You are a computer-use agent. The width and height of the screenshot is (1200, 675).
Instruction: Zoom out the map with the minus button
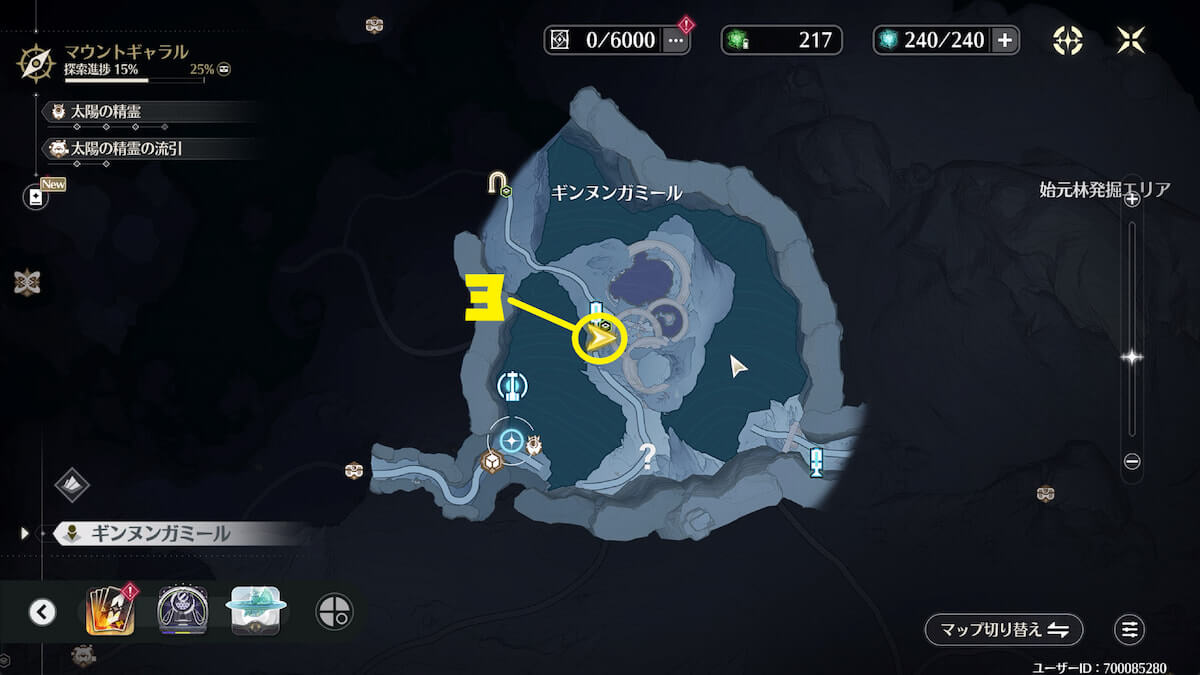[x=1132, y=461]
